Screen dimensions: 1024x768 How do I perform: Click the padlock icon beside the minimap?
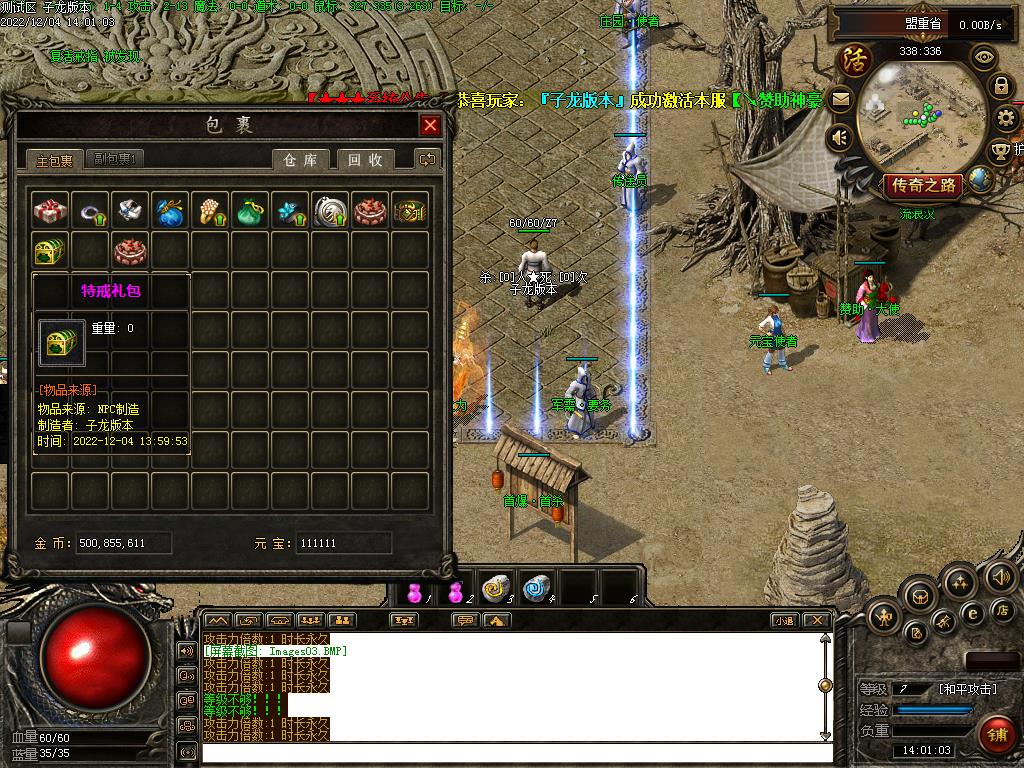click(1000, 86)
